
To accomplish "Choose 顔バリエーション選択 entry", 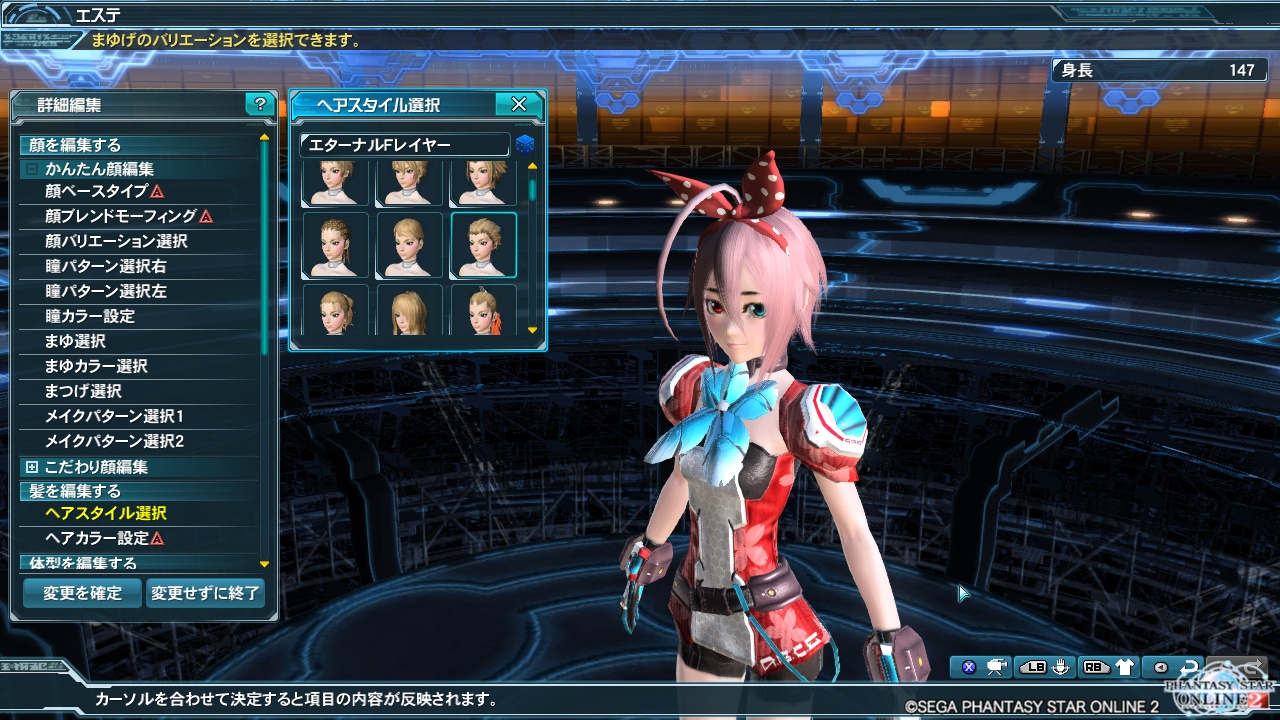I will pyautogui.click(x=116, y=241).
